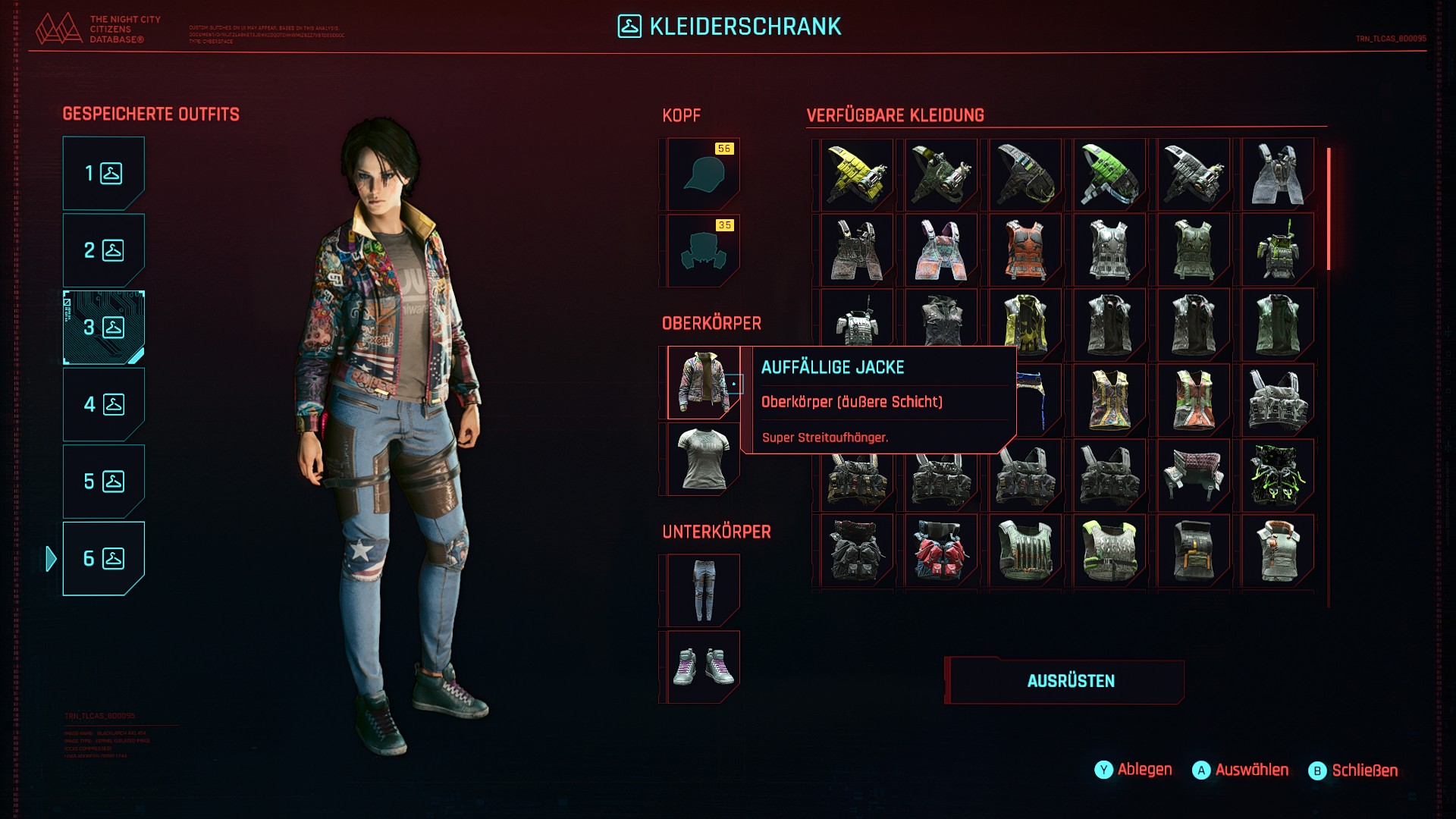Choose the equipped colorful jacket slot
The height and width of the screenshot is (819, 1456).
pyautogui.click(x=703, y=382)
